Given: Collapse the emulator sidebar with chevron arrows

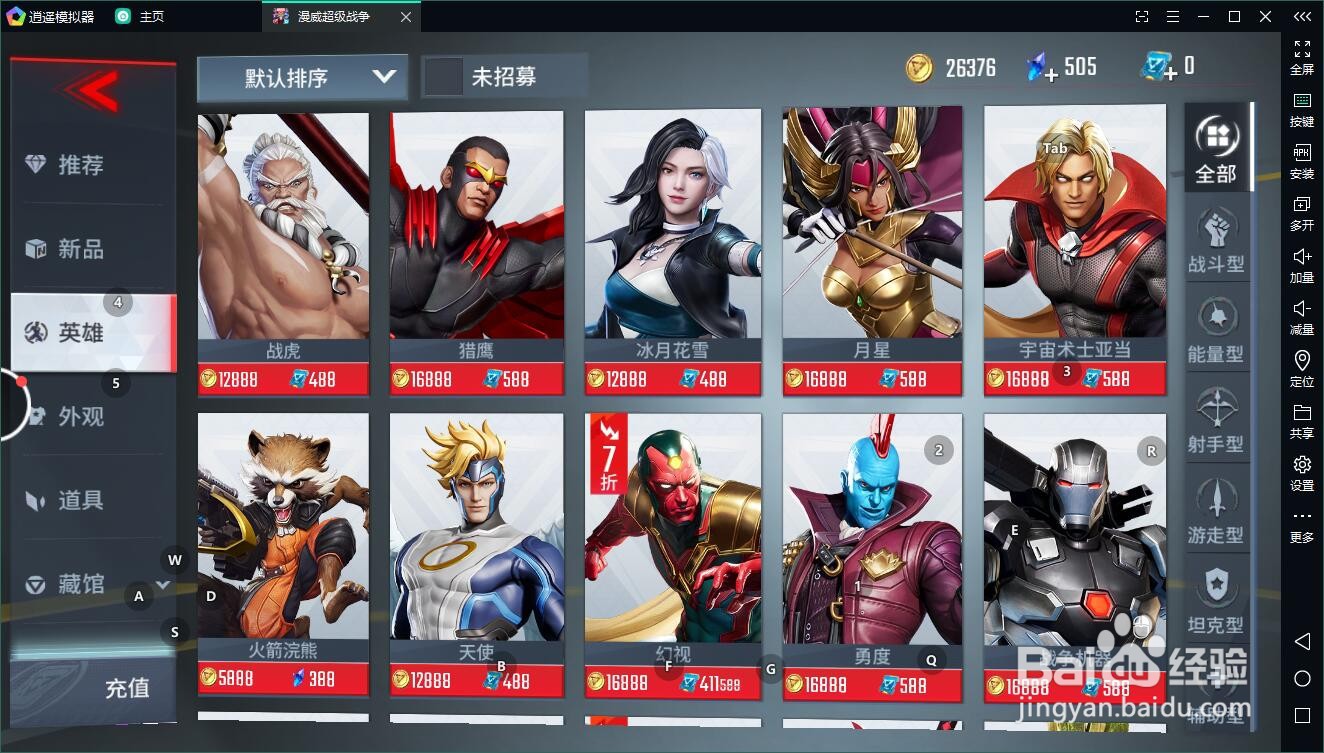Looking at the screenshot, I should point(1301,16).
